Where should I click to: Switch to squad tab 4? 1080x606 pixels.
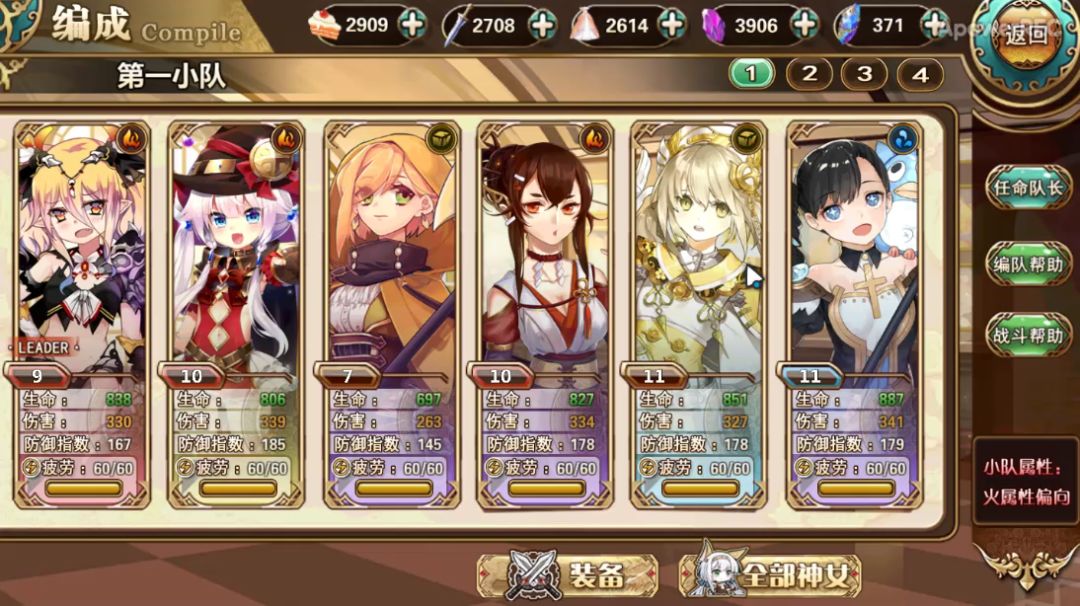[x=920, y=73]
